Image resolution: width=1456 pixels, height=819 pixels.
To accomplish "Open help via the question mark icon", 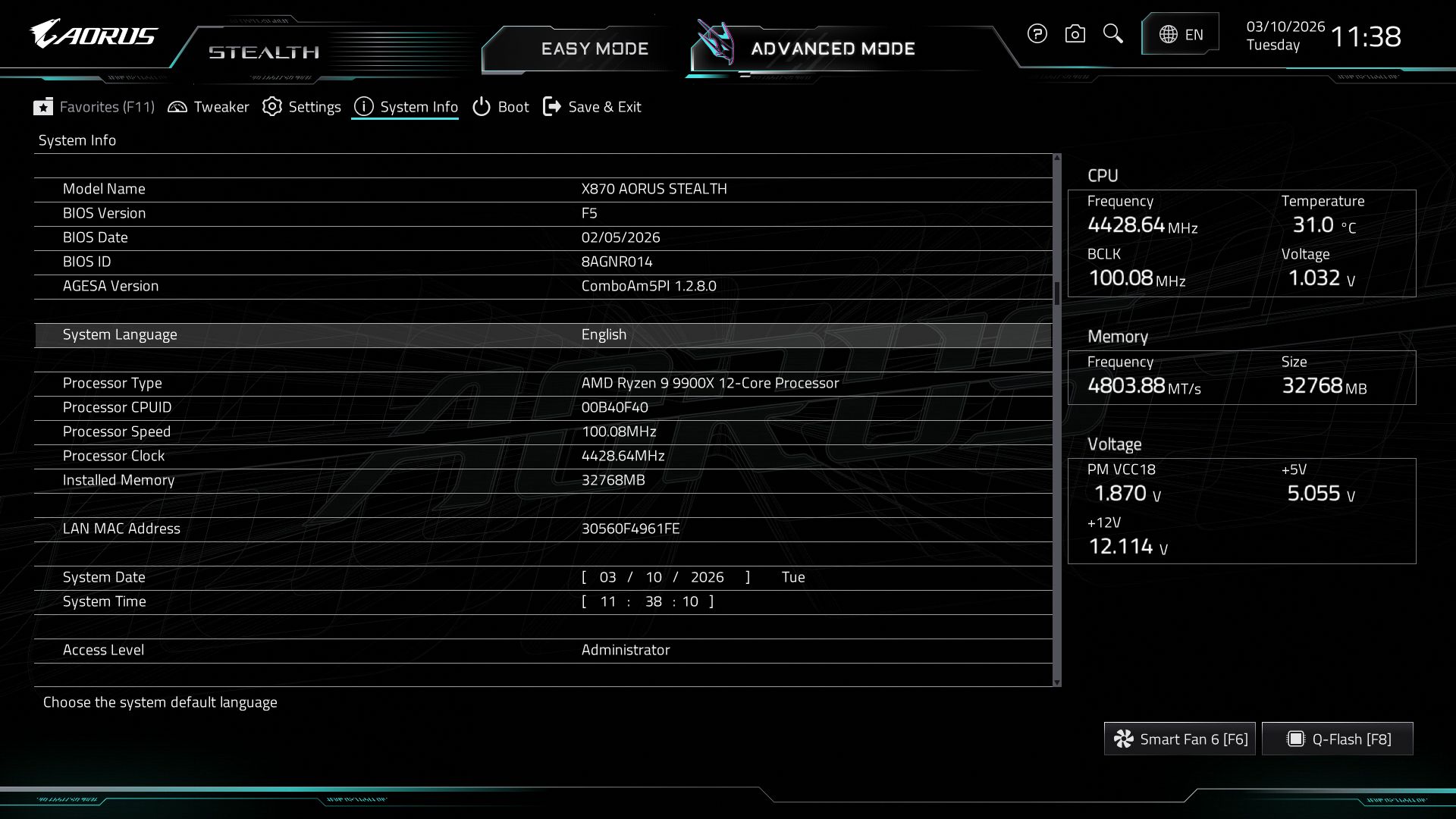I will point(1037,33).
